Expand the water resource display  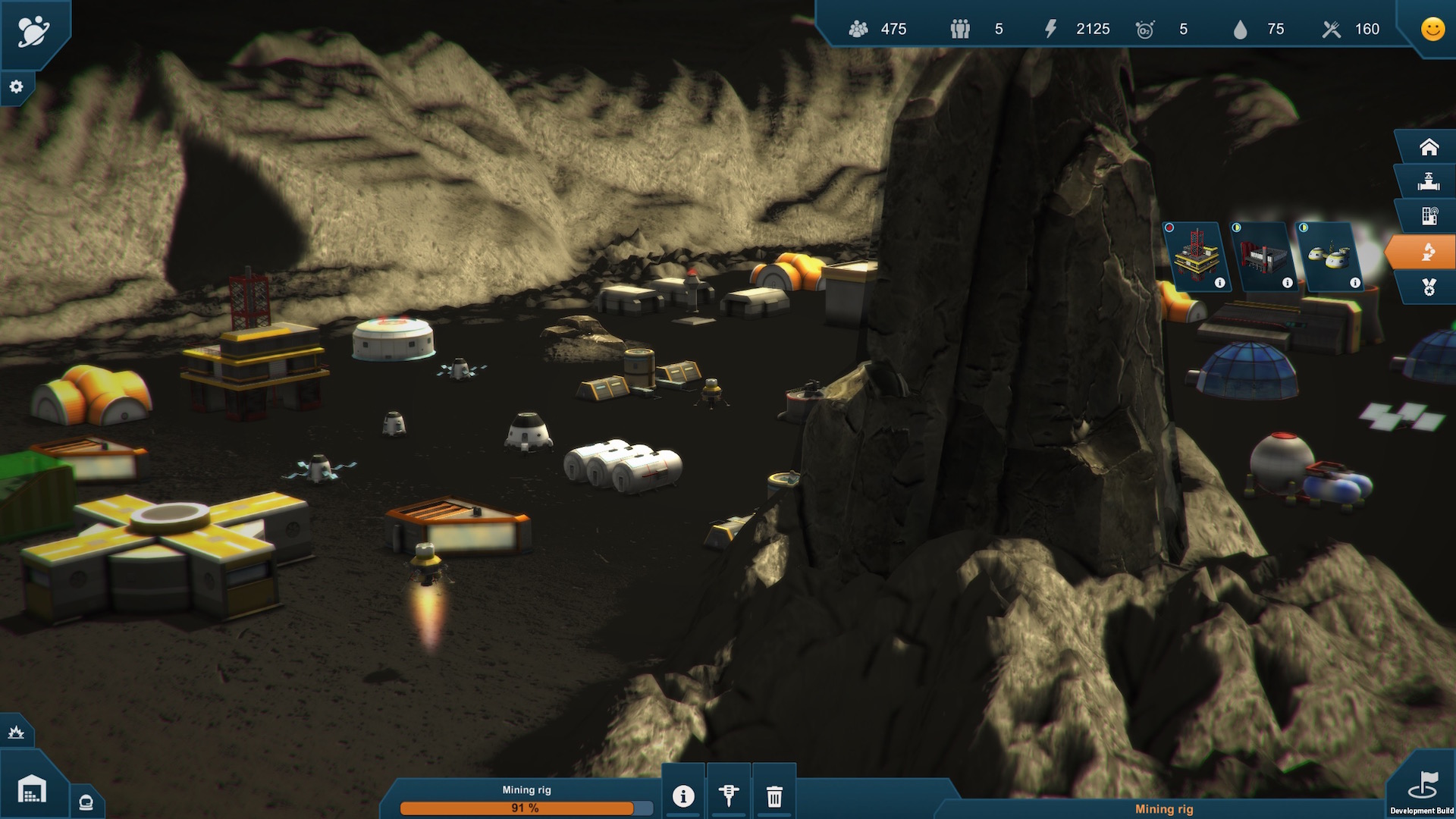pos(1241,29)
